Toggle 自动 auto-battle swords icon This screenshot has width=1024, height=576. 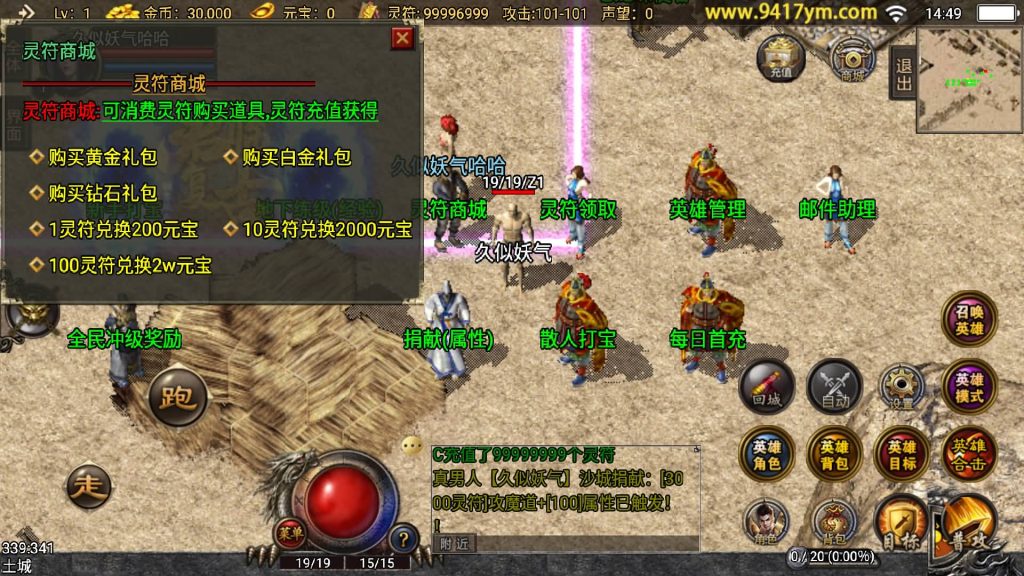[x=834, y=387]
